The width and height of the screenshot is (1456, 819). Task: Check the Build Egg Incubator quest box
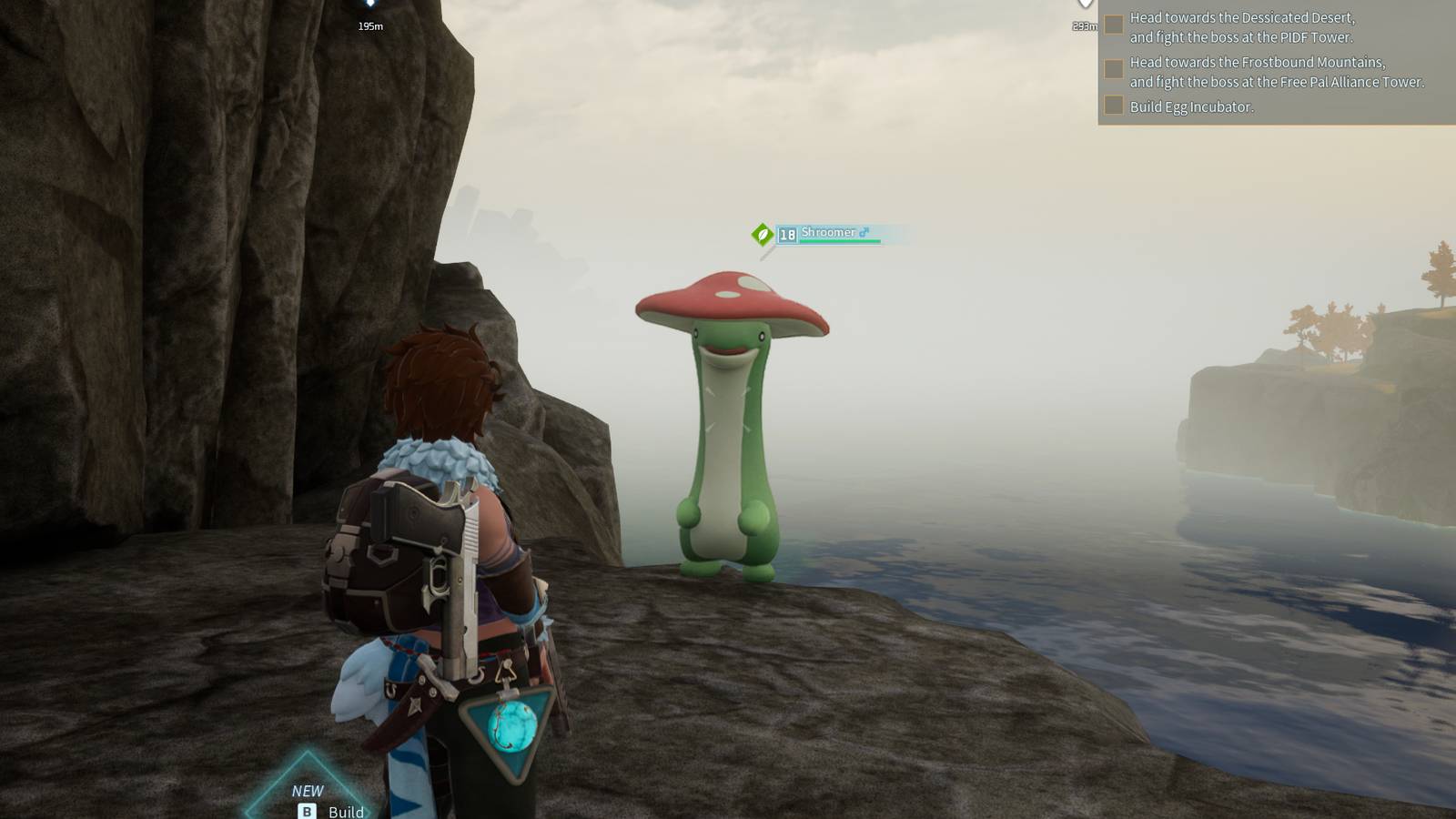point(1112,106)
